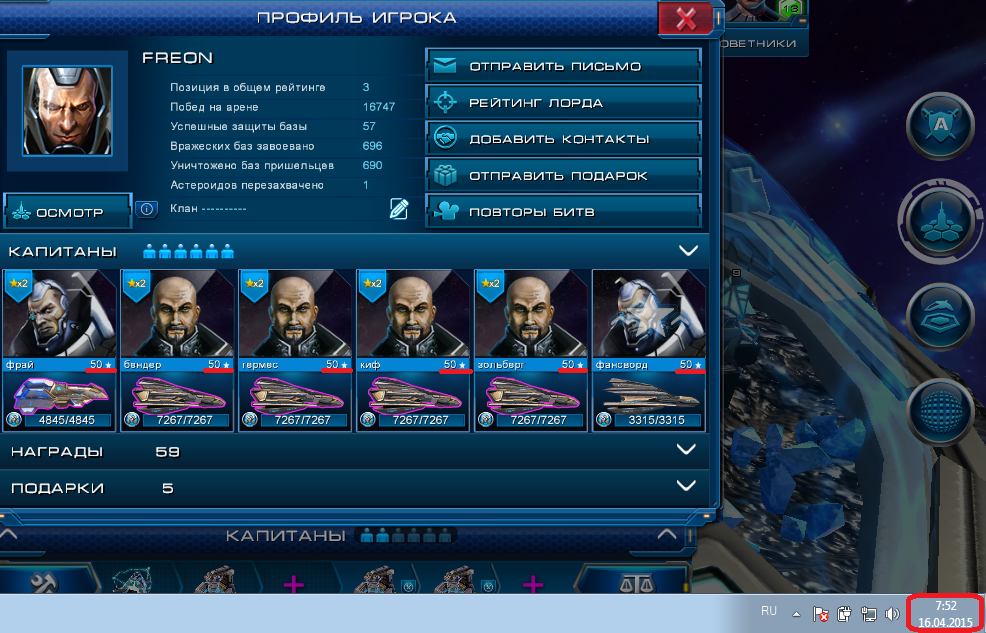Close the player profile window
Image resolution: width=986 pixels, height=633 pixels.
pyautogui.click(x=685, y=19)
